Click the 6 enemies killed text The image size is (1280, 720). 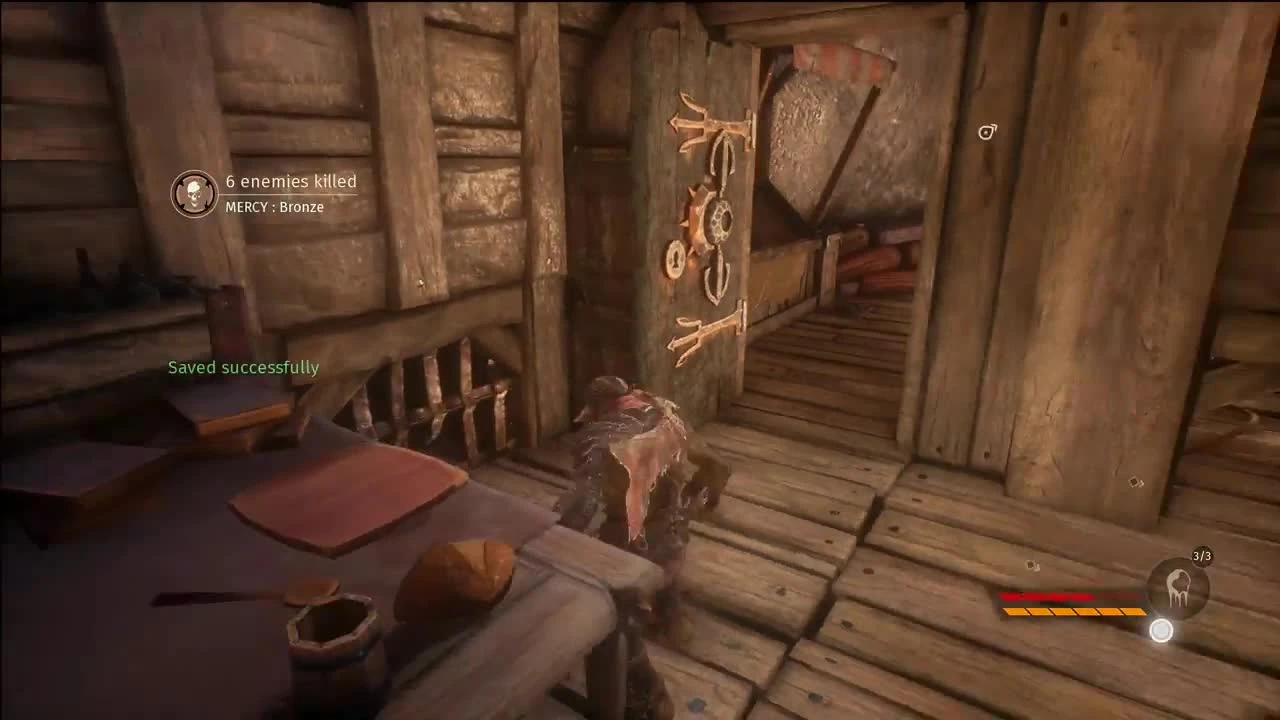click(x=288, y=182)
